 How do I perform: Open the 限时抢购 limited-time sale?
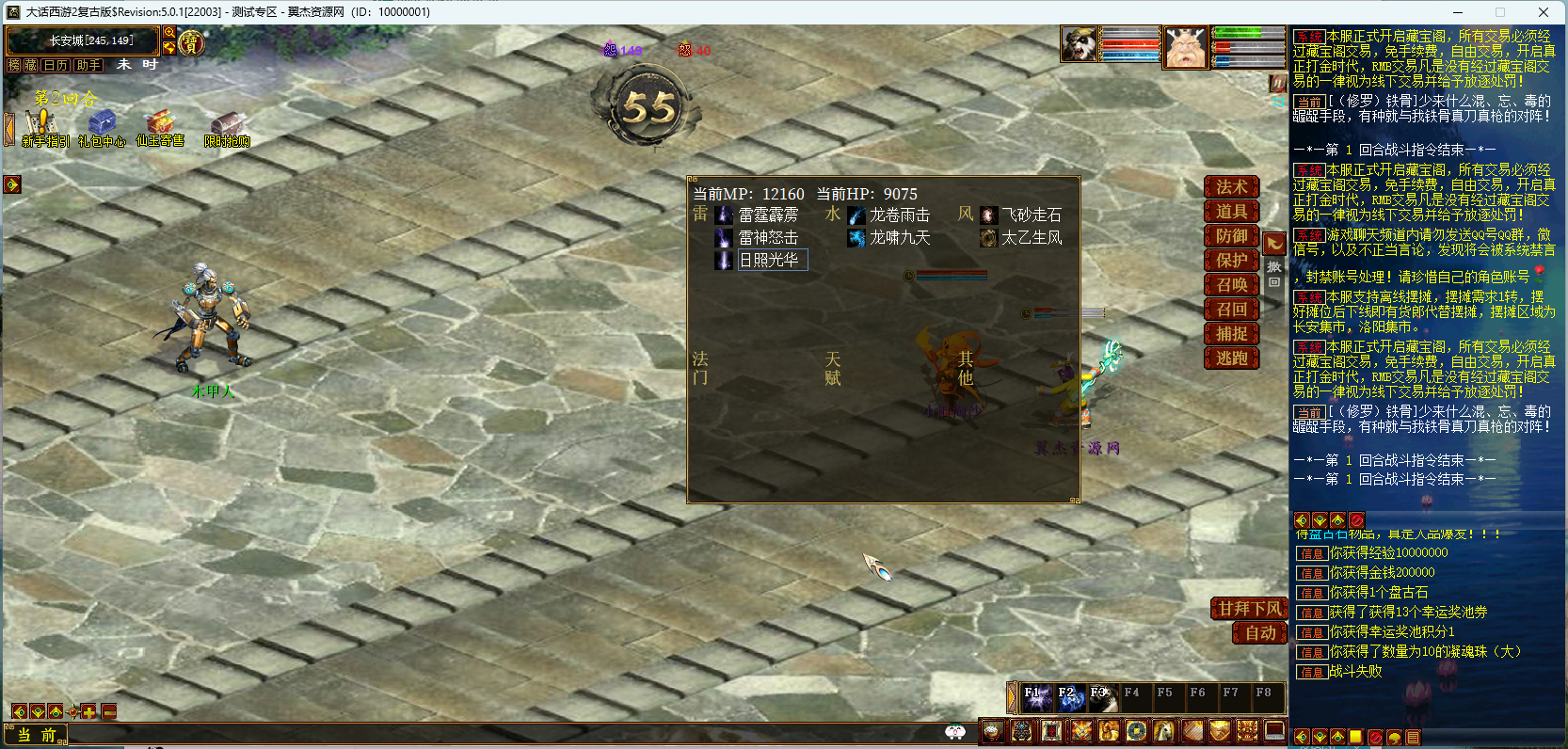click(x=227, y=128)
